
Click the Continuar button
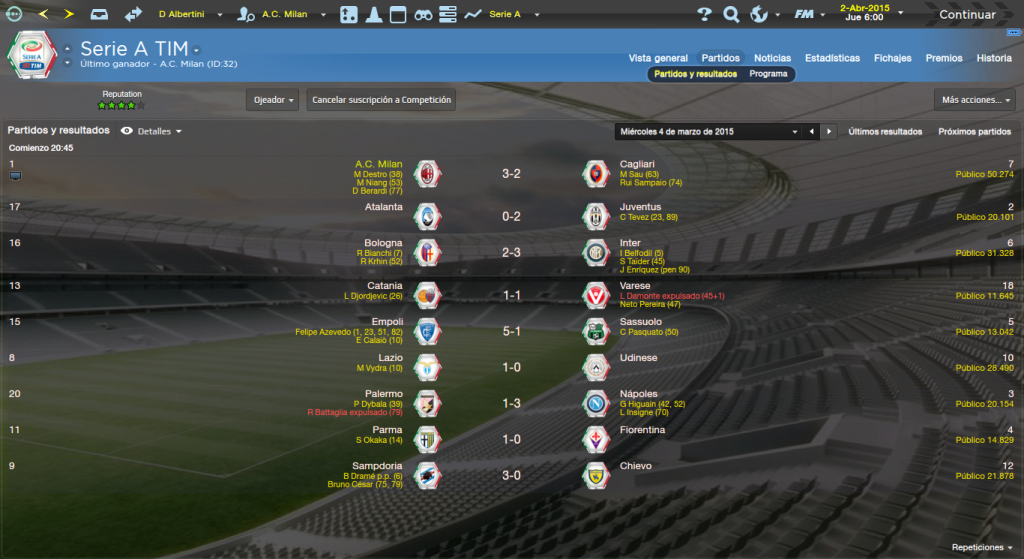pyautogui.click(x=966, y=15)
